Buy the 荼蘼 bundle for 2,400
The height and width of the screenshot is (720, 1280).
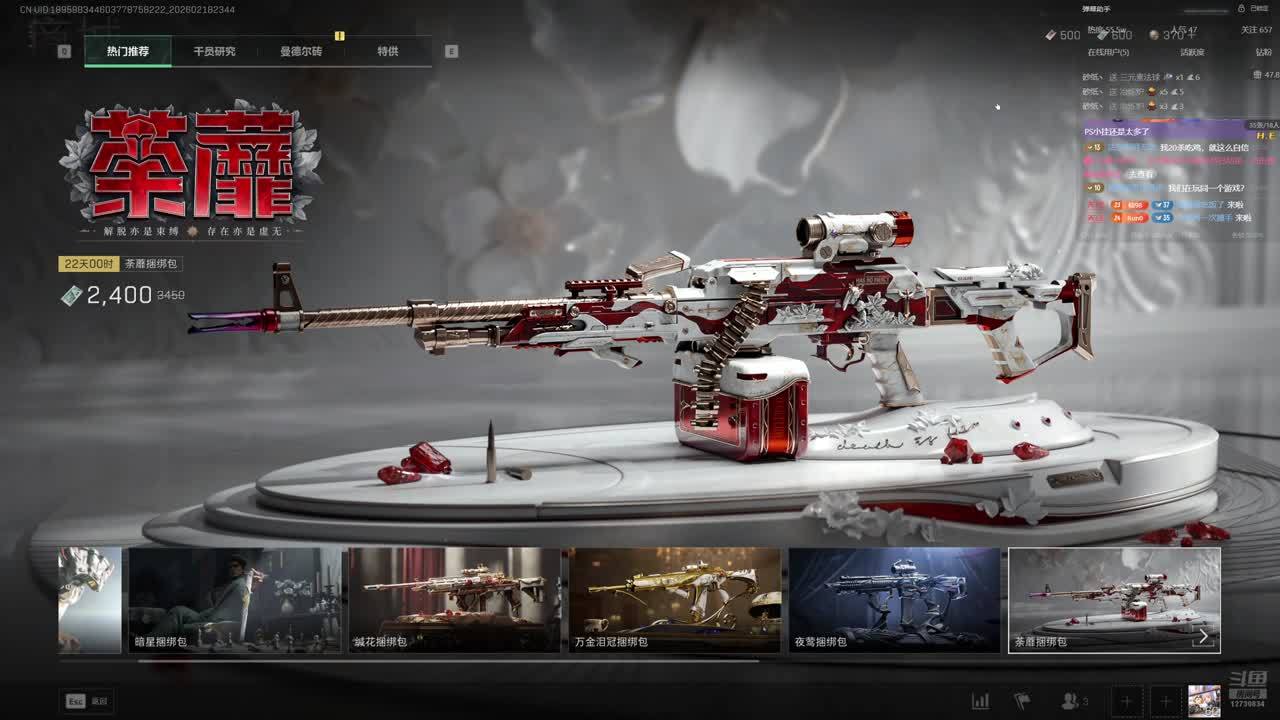pos(119,295)
